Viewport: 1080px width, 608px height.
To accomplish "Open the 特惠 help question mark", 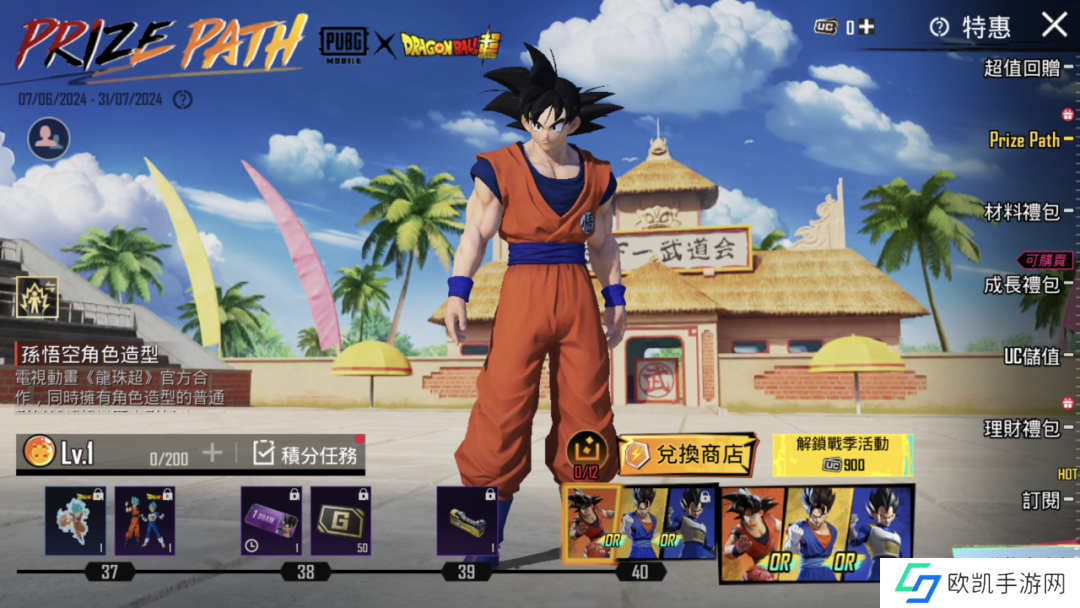I will tap(938, 27).
